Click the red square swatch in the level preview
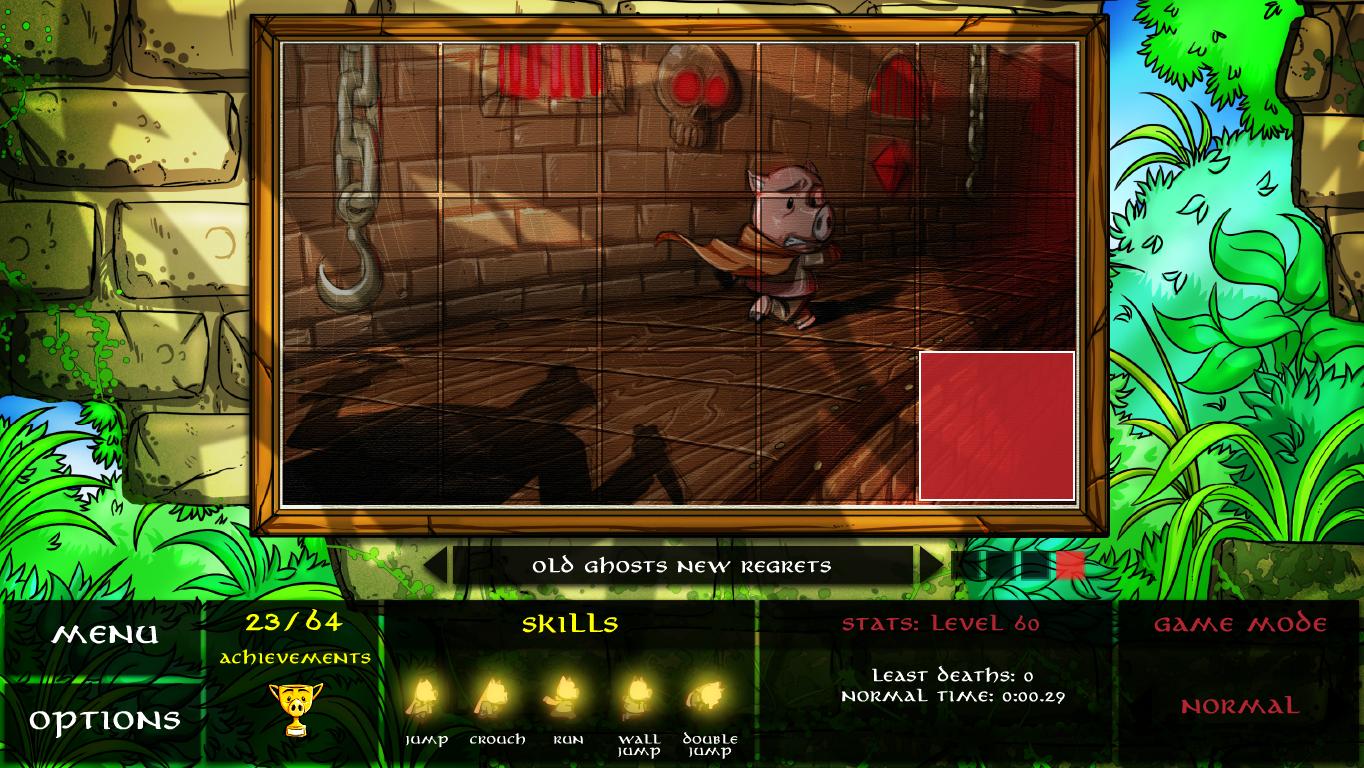This screenshot has height=768, width=1364. click(x=996, y=424)
